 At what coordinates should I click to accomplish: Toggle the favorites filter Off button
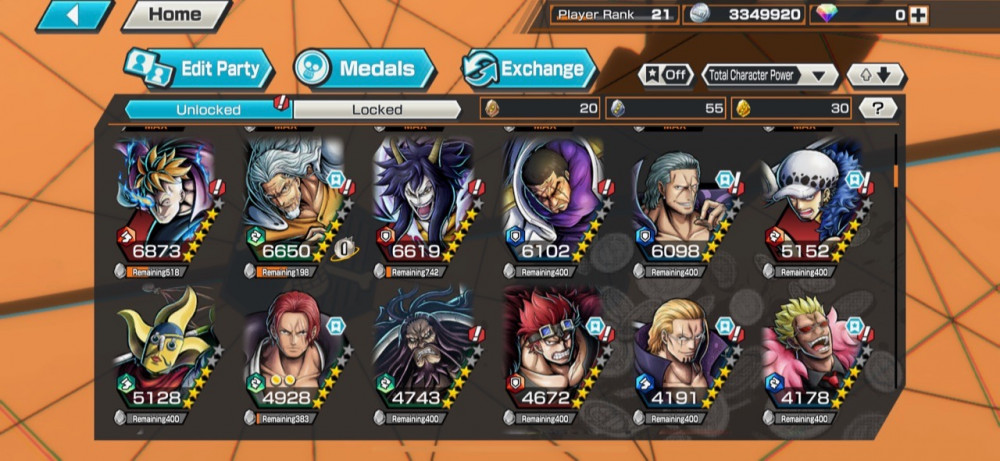tap(665, 75)
